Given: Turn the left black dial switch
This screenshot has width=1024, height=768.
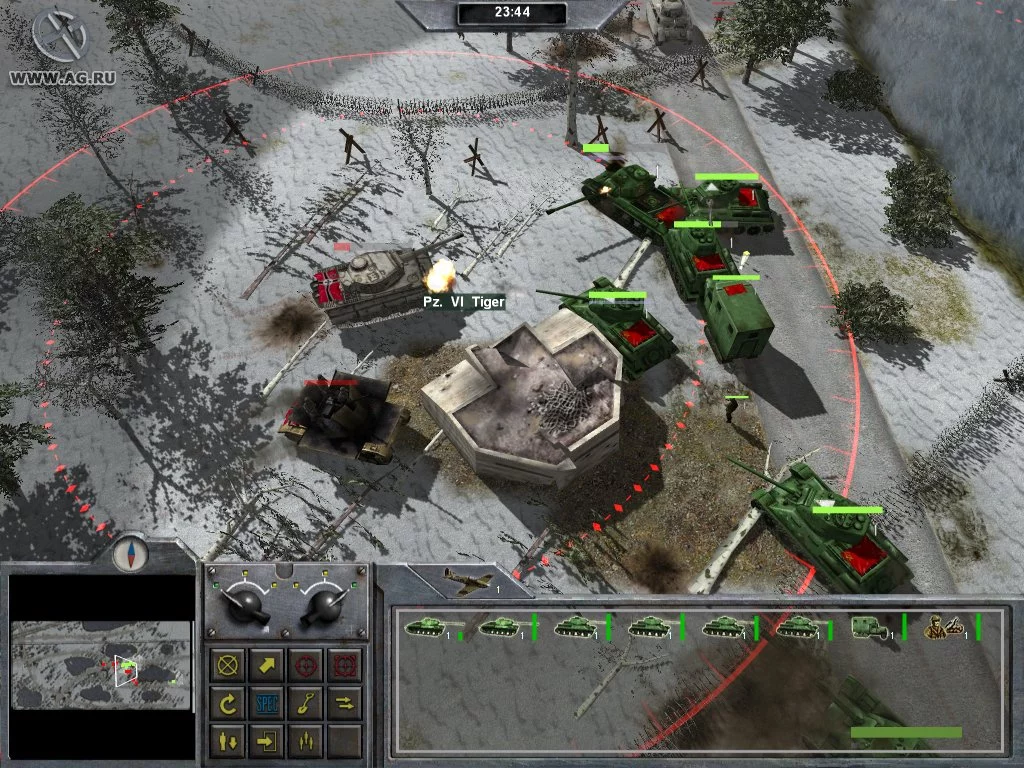Looking at the screenshot, I should pos(245,603).
